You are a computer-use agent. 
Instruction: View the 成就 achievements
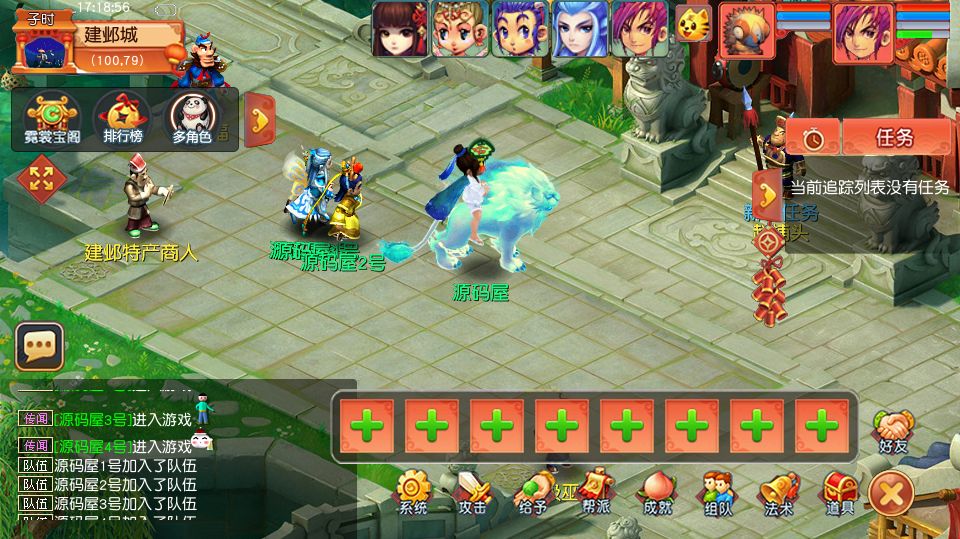(x=657, y=493)
